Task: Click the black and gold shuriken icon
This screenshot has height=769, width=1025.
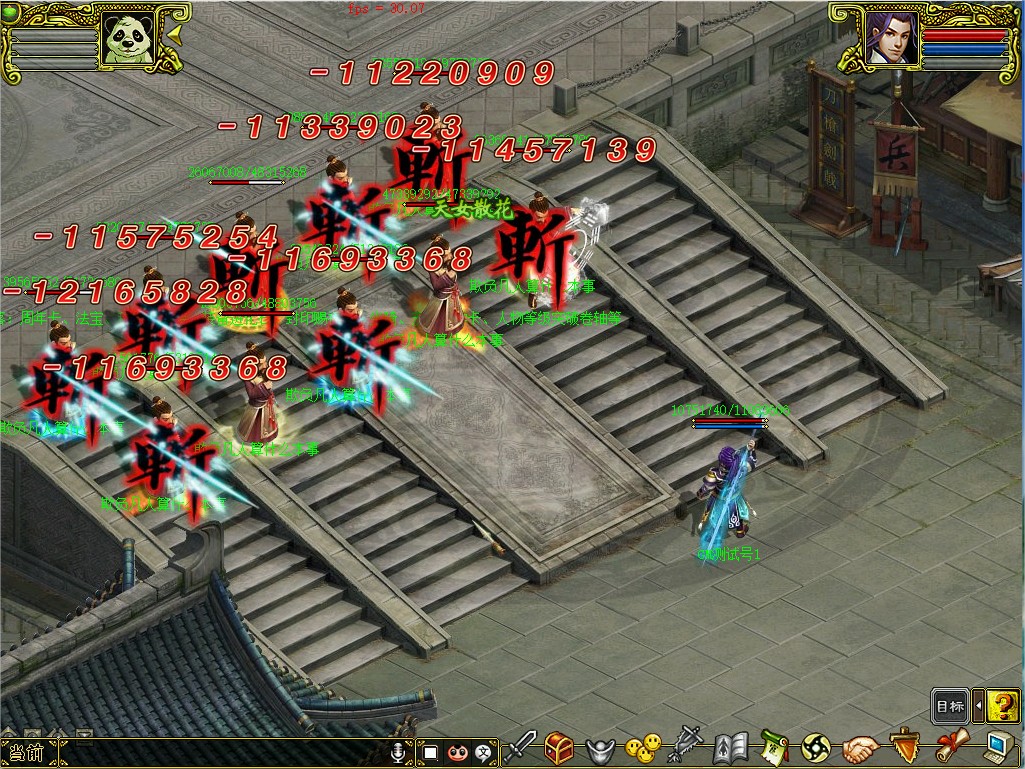Action: (x=816, y=747)
